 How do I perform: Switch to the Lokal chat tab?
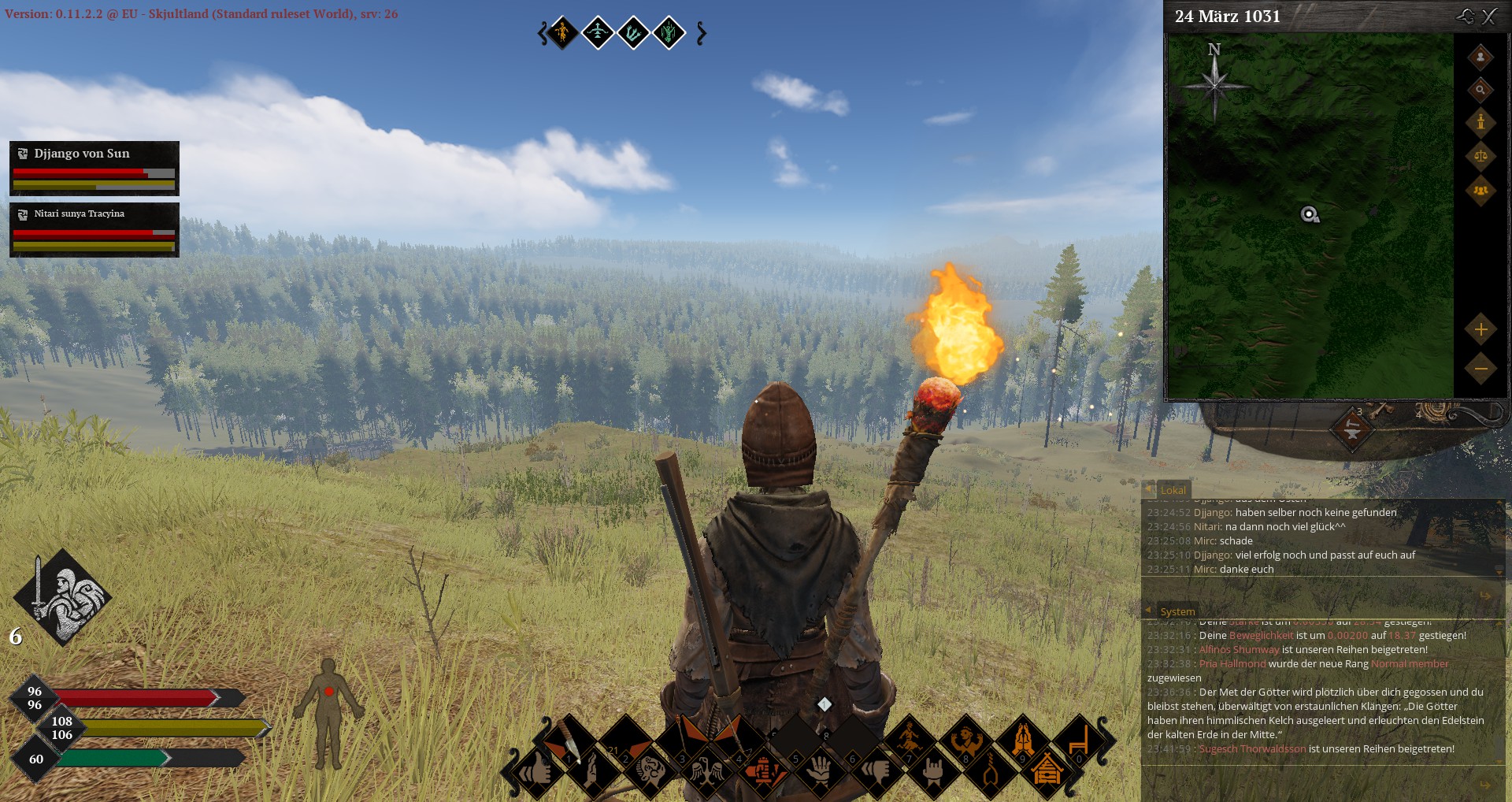1173,490
